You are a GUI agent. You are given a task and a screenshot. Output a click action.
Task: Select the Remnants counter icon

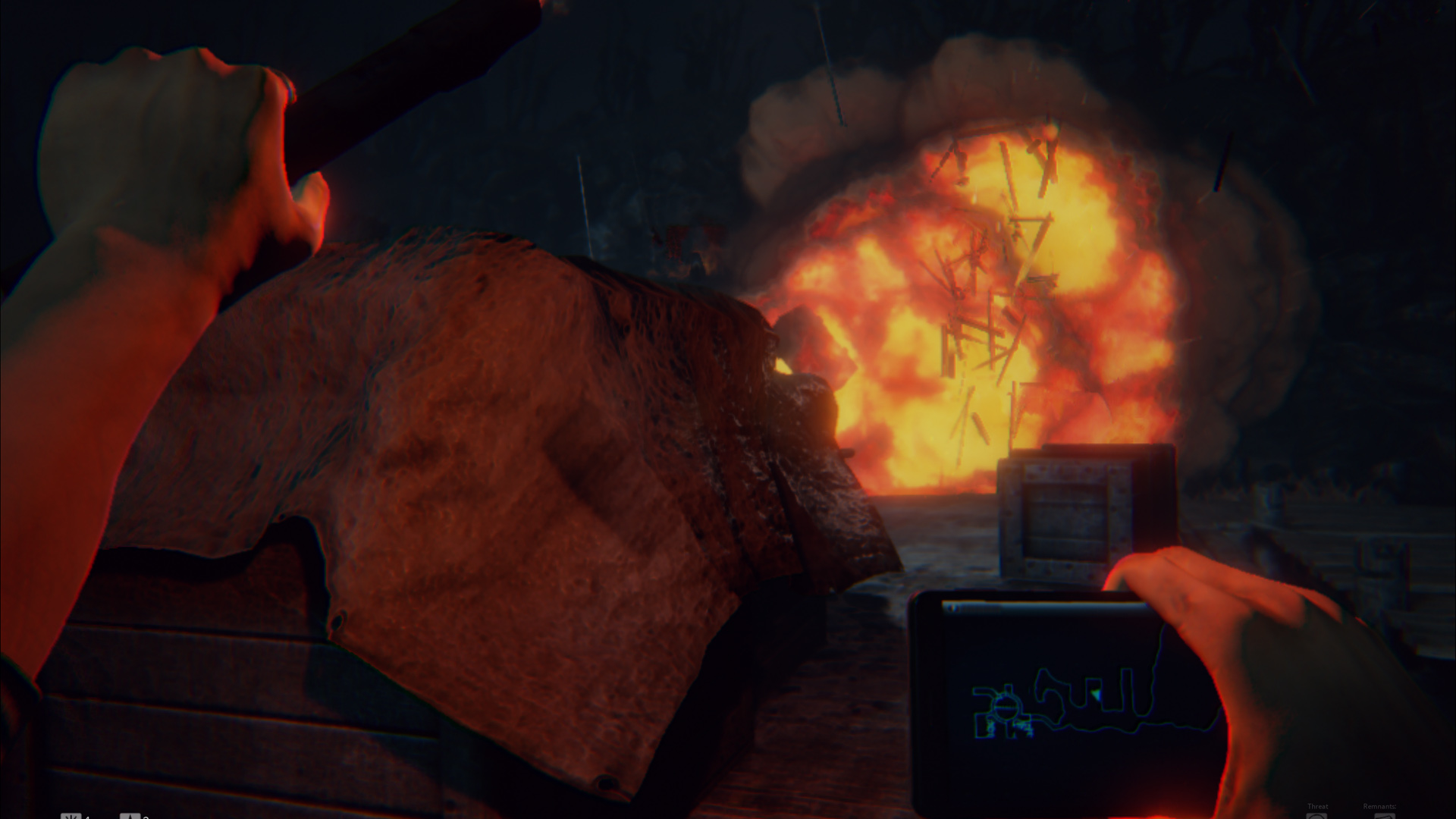[x=1384, y=815]
